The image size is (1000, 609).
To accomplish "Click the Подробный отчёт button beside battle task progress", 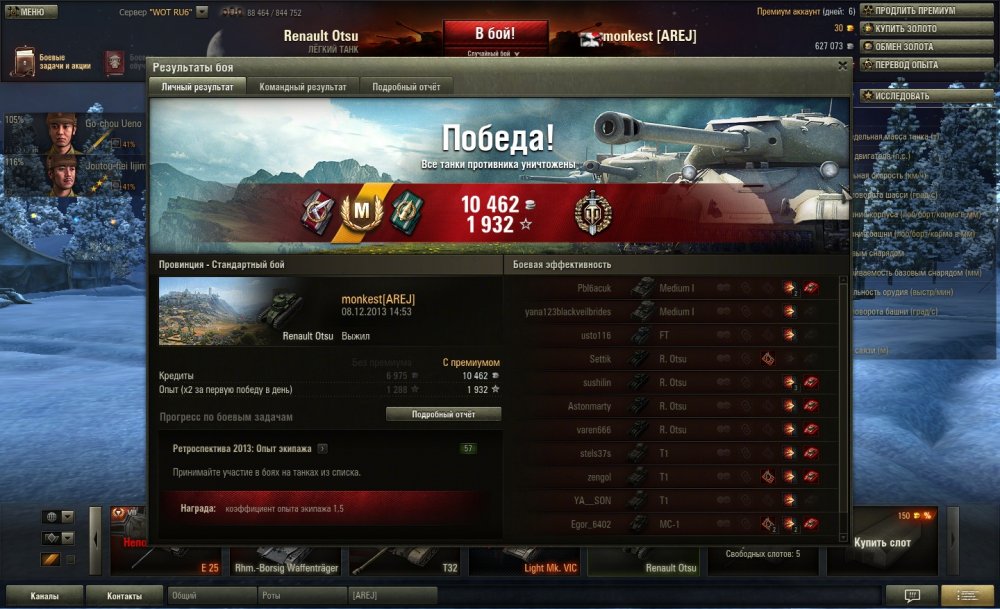I will point(443,414).
